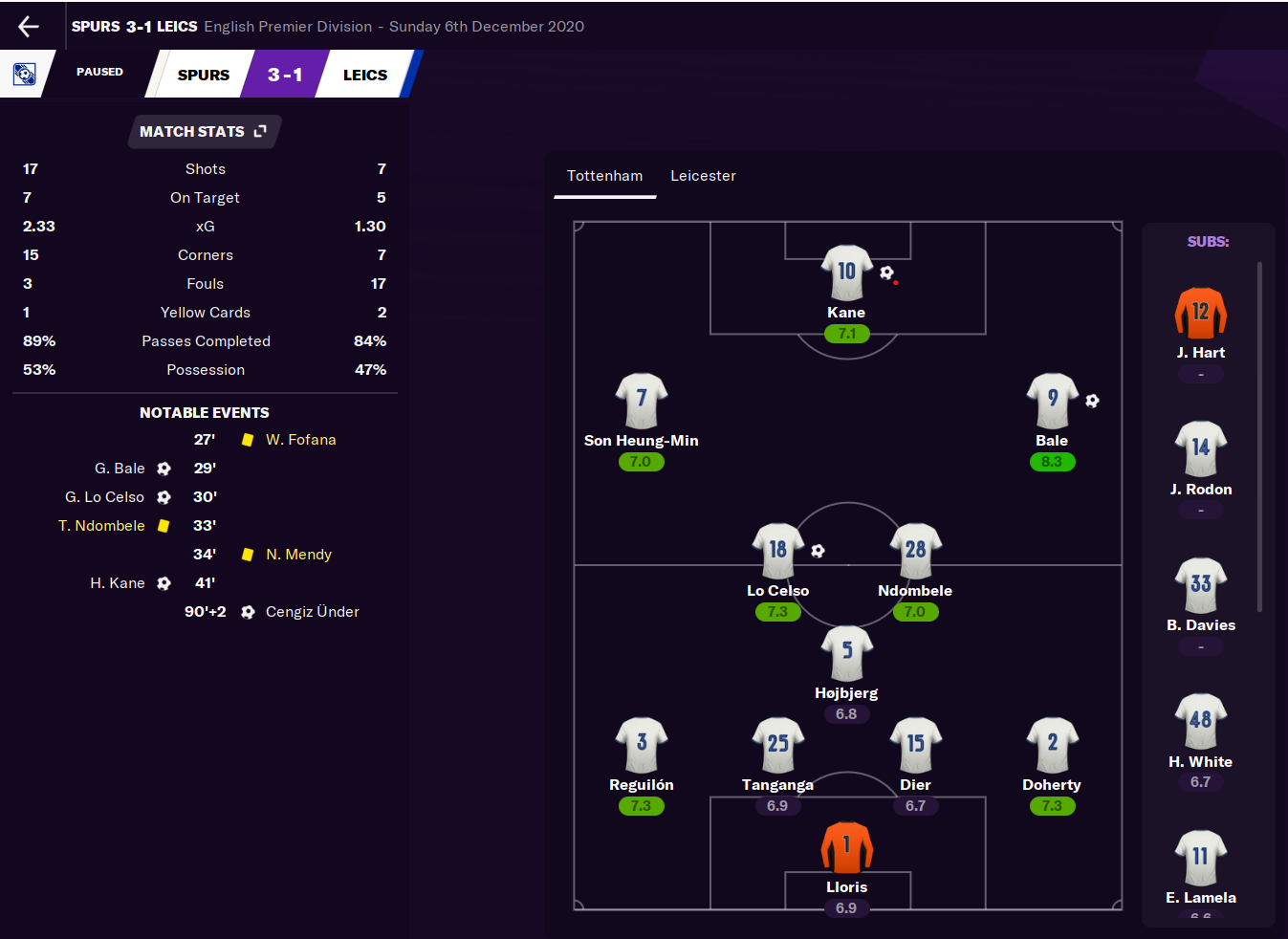Select Ndombele's number 28 shirt
Screen dimensions: 1288x939
tap(915, 551)
